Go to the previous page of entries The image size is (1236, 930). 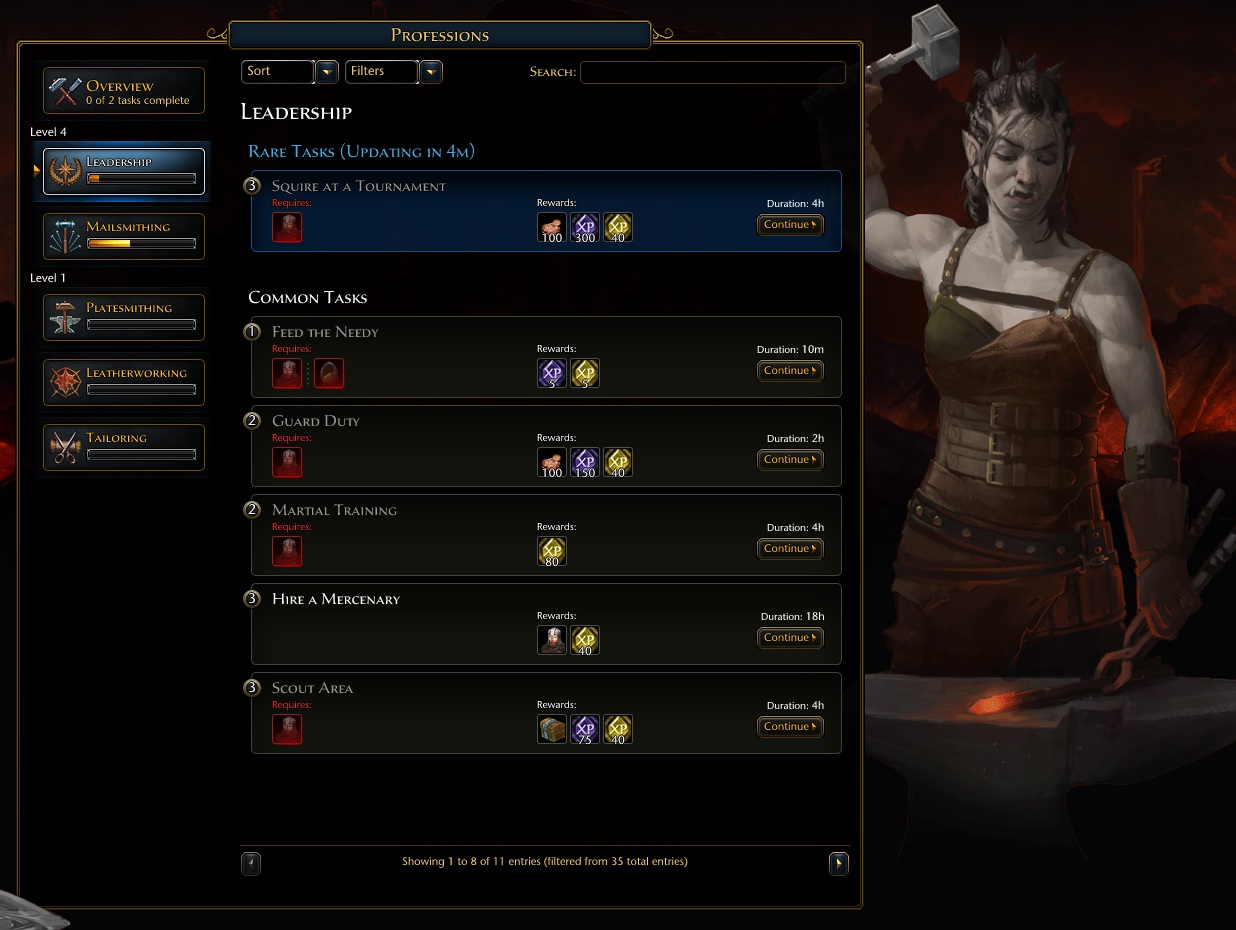[x=251, y=863]
